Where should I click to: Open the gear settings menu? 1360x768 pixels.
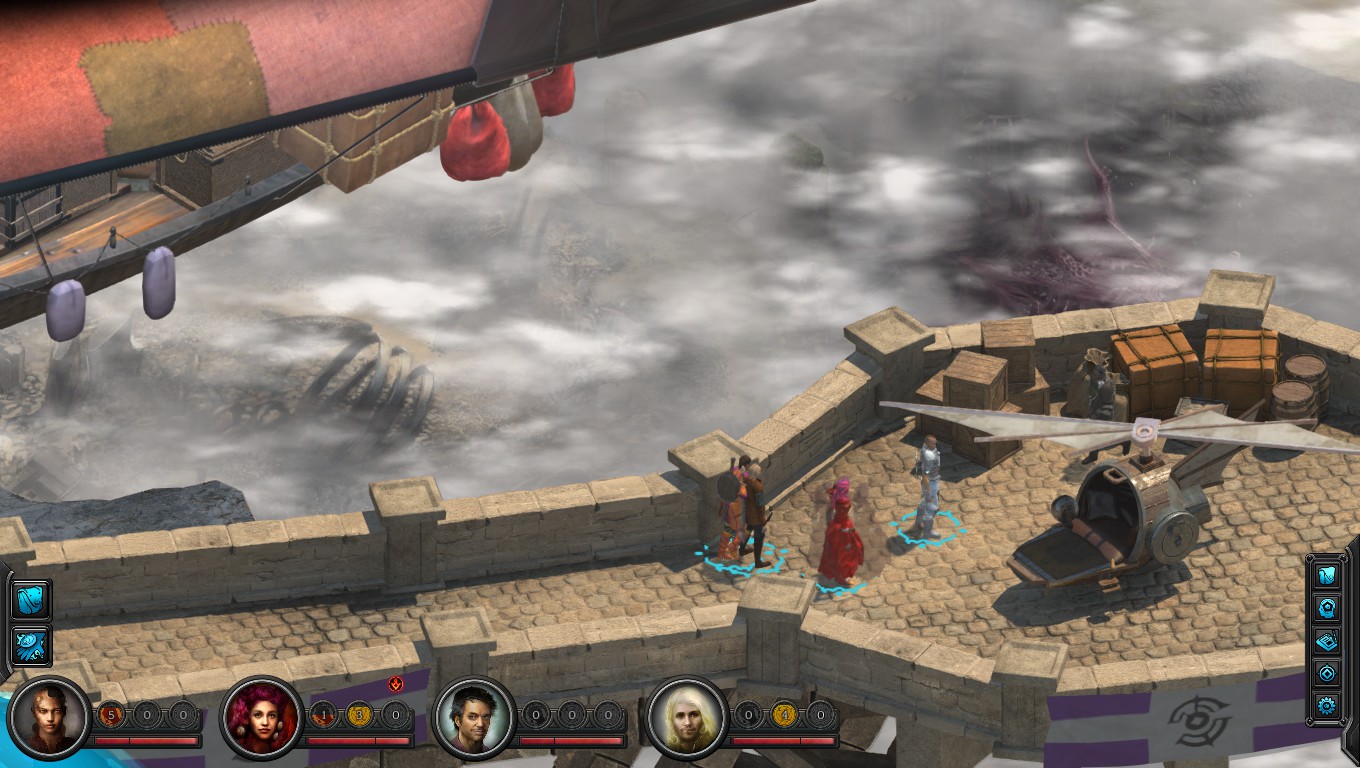pyautogui.click(x=1327, y=706)
